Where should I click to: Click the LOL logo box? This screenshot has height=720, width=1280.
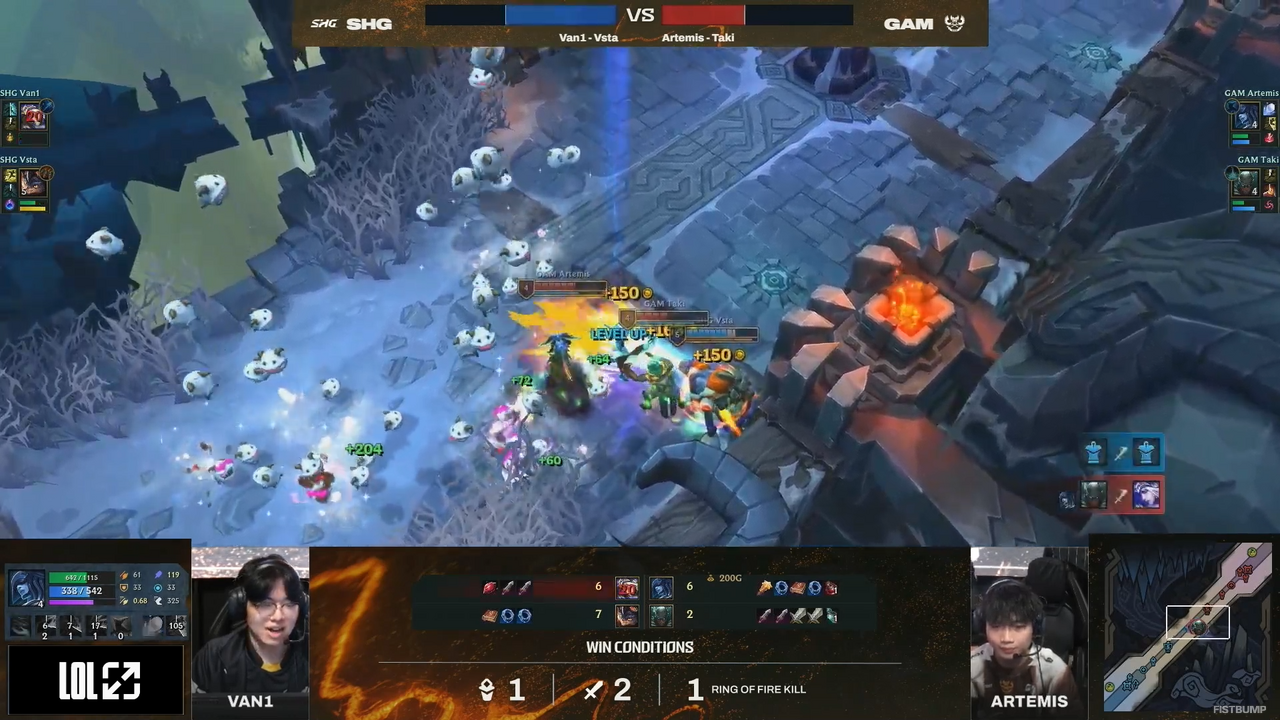tap(98, 681)
